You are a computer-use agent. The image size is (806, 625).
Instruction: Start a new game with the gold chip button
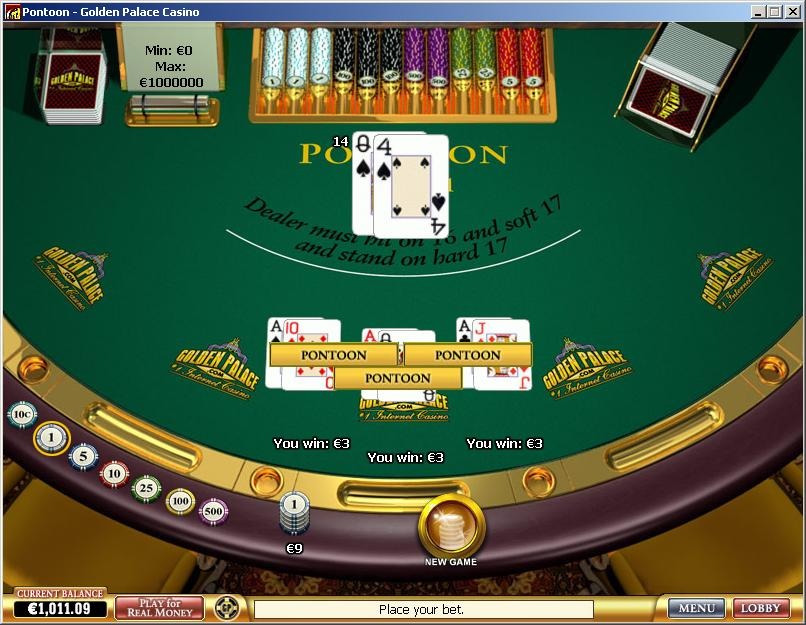point(451,525)
